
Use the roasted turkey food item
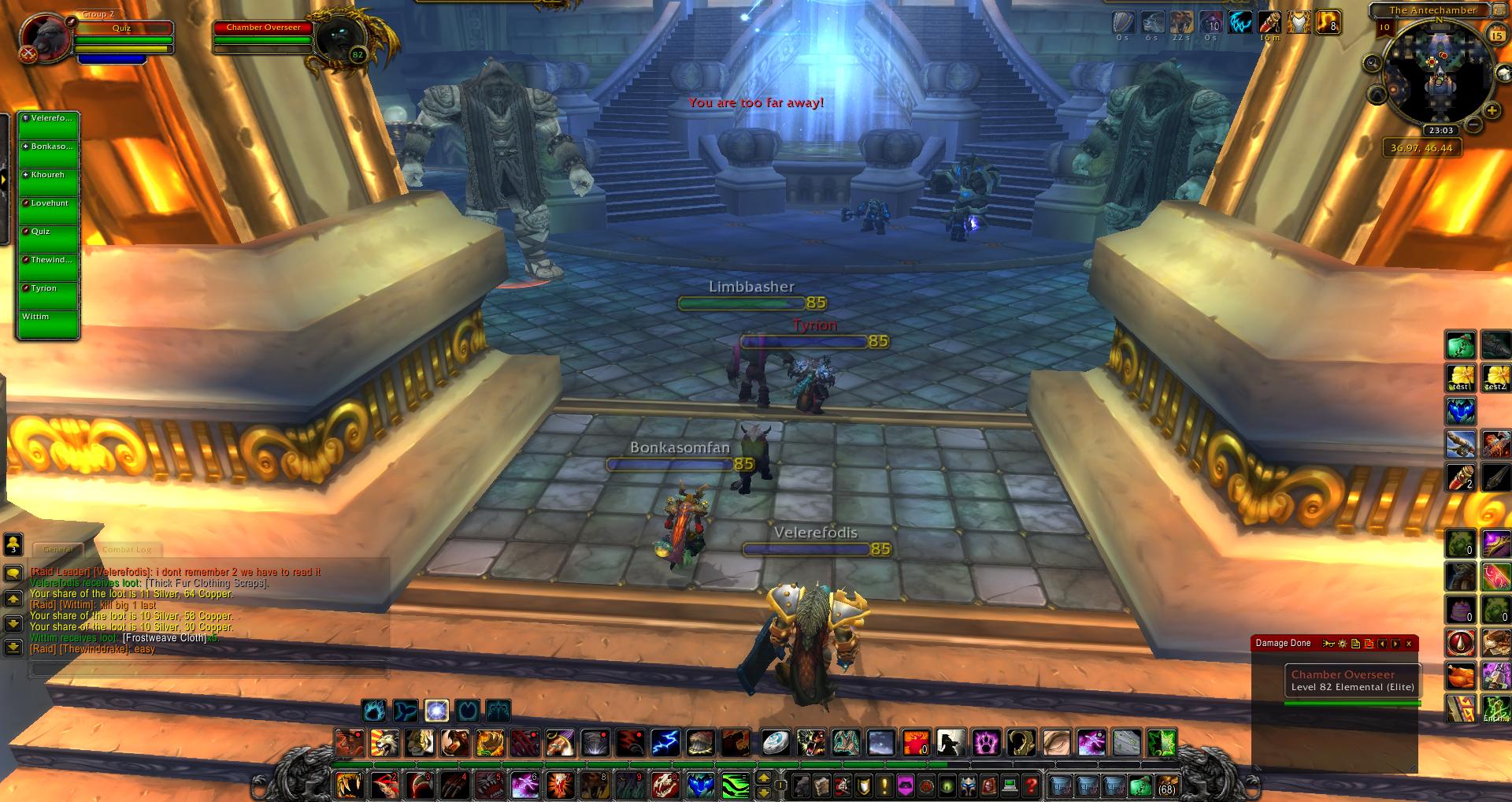(x=1461, y=676)
